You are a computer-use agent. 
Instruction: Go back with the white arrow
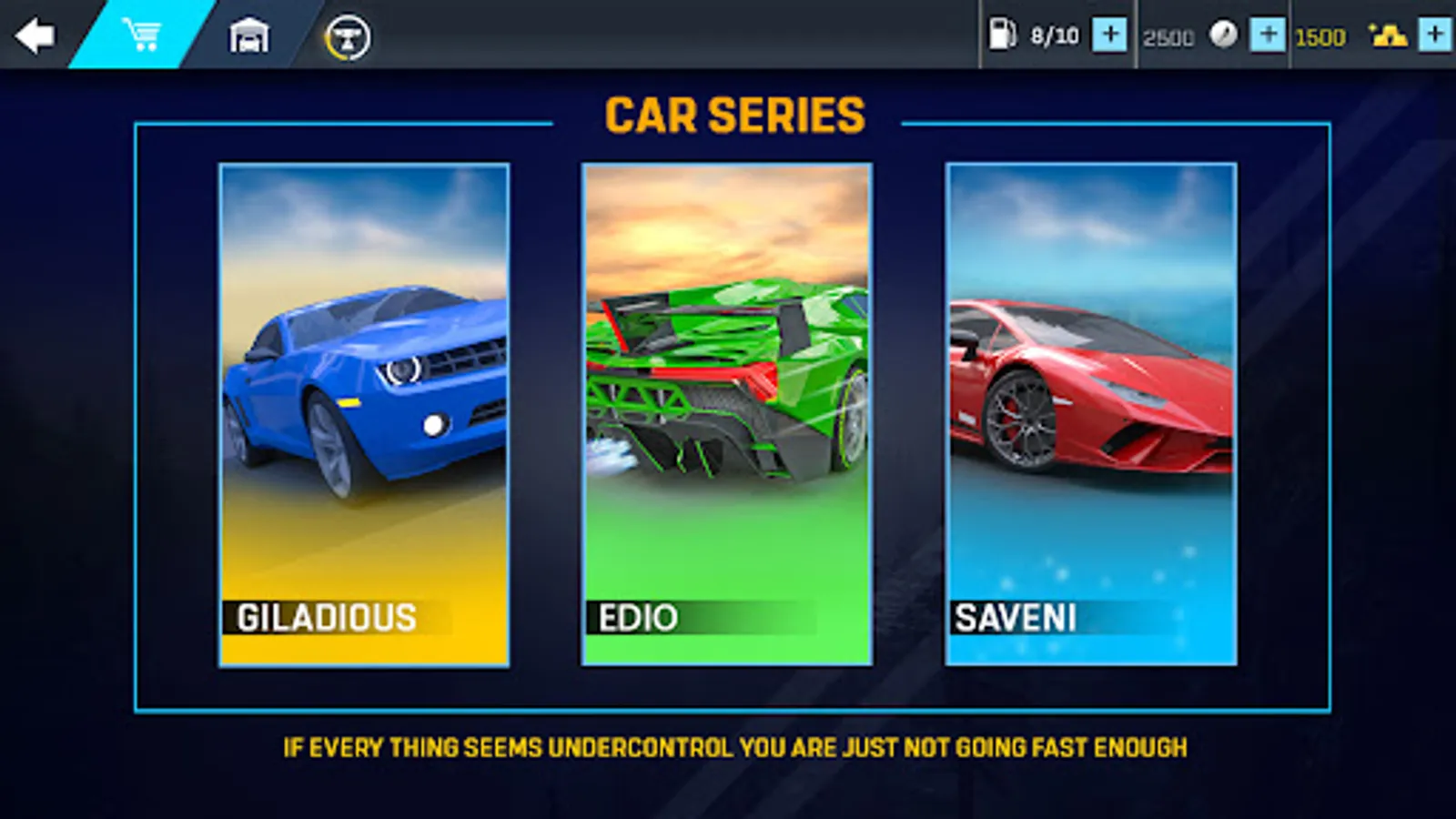point(35,36)
